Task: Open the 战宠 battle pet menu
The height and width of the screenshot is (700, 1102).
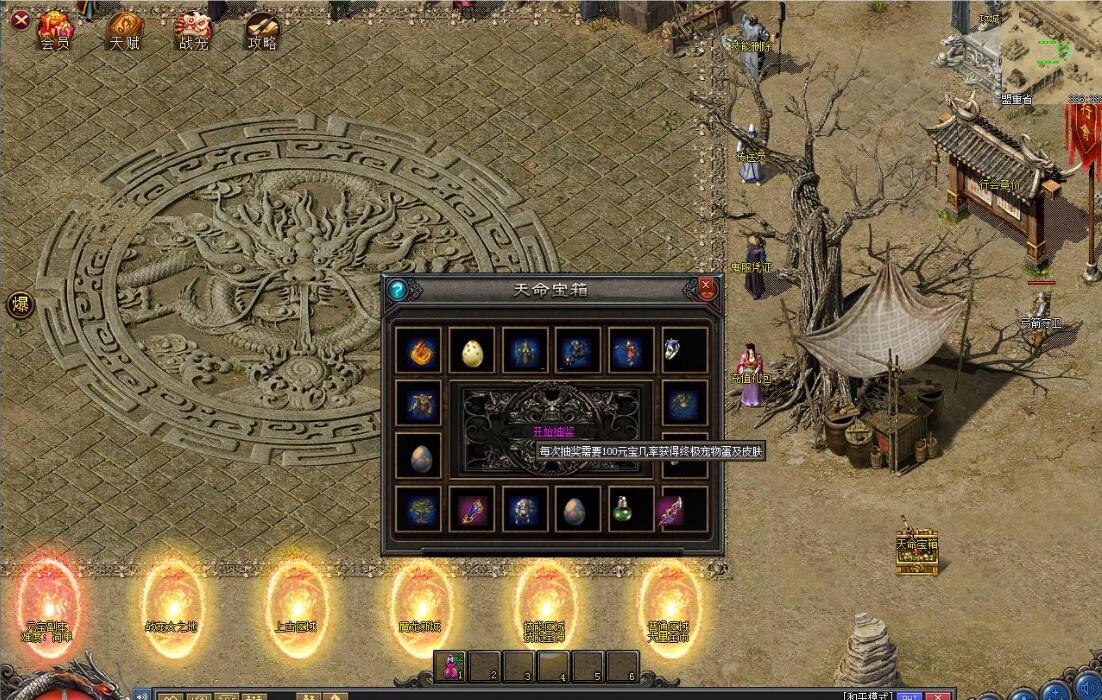Action: 193,31
